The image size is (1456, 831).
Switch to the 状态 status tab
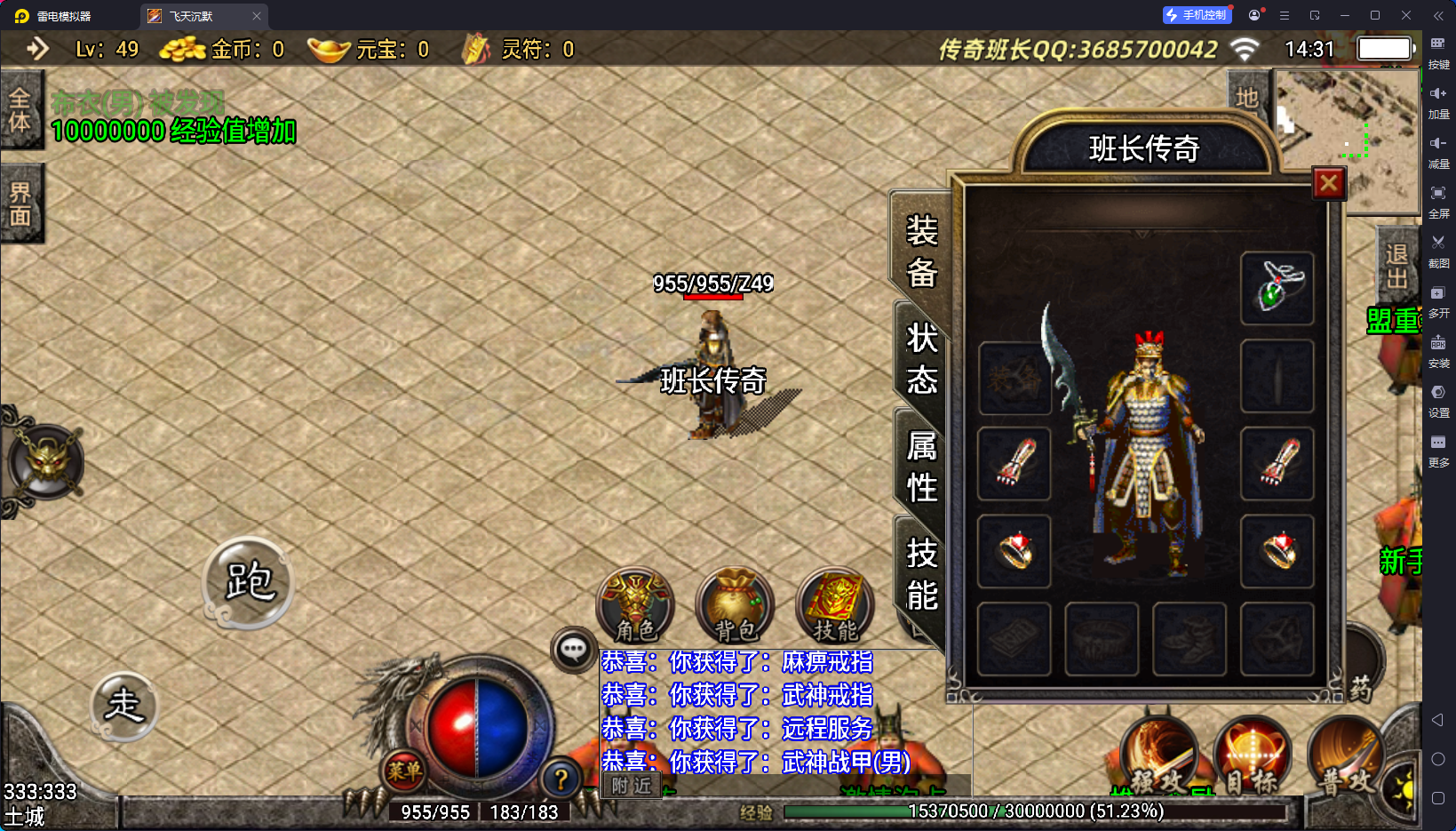921,359
